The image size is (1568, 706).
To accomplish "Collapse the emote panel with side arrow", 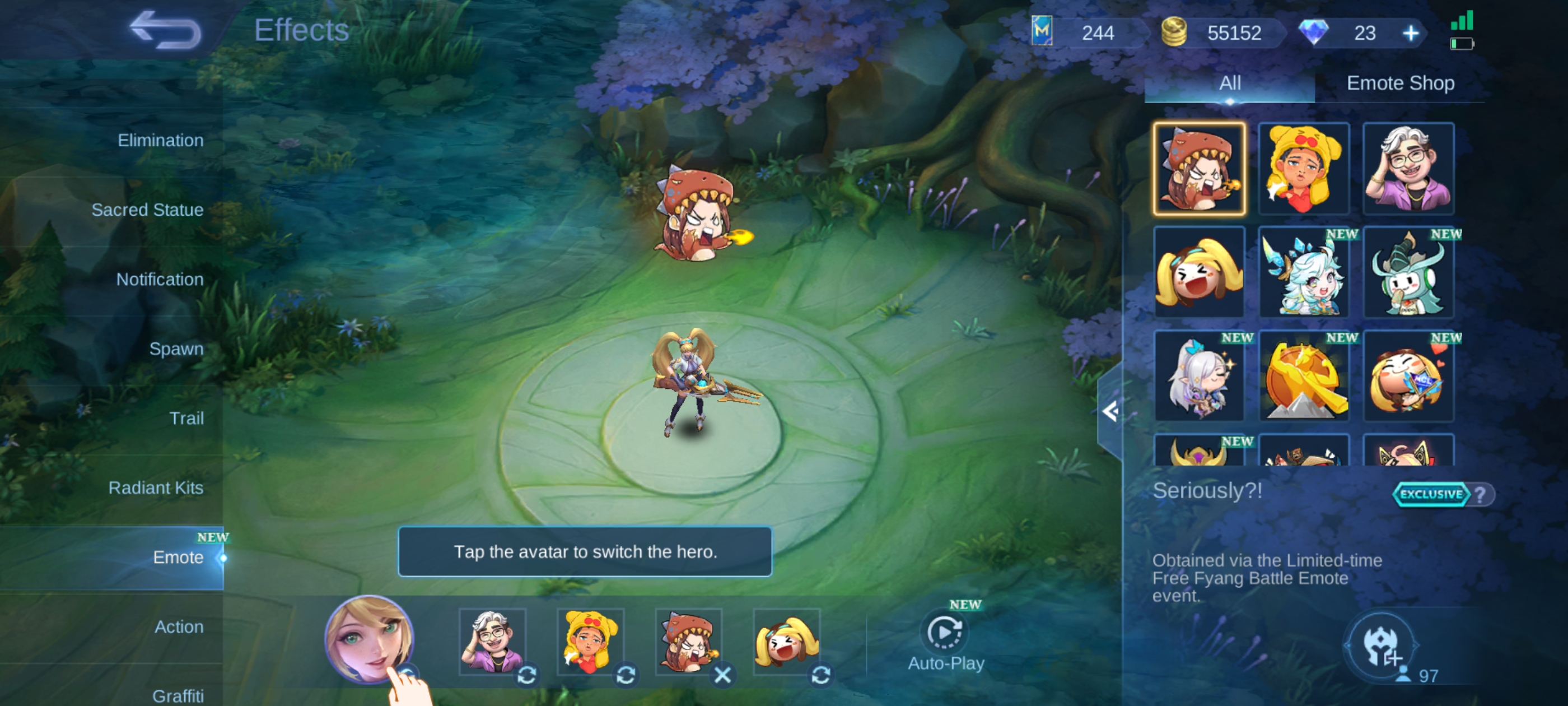I will tap(1110, 412).
